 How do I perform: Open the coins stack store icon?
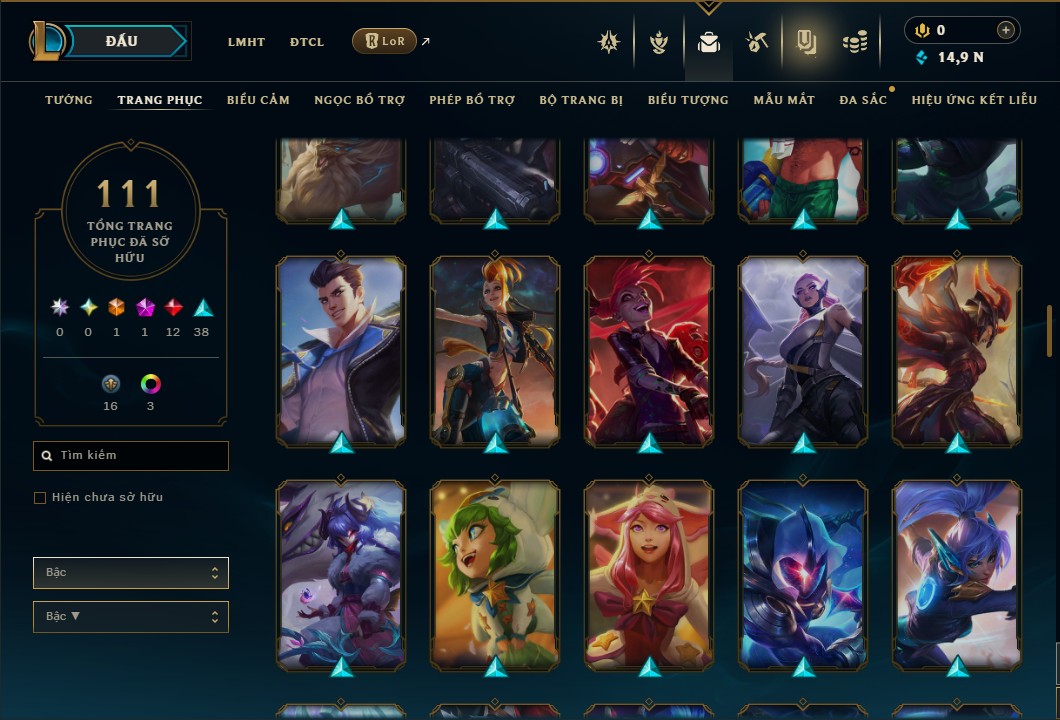coord(854,42)
